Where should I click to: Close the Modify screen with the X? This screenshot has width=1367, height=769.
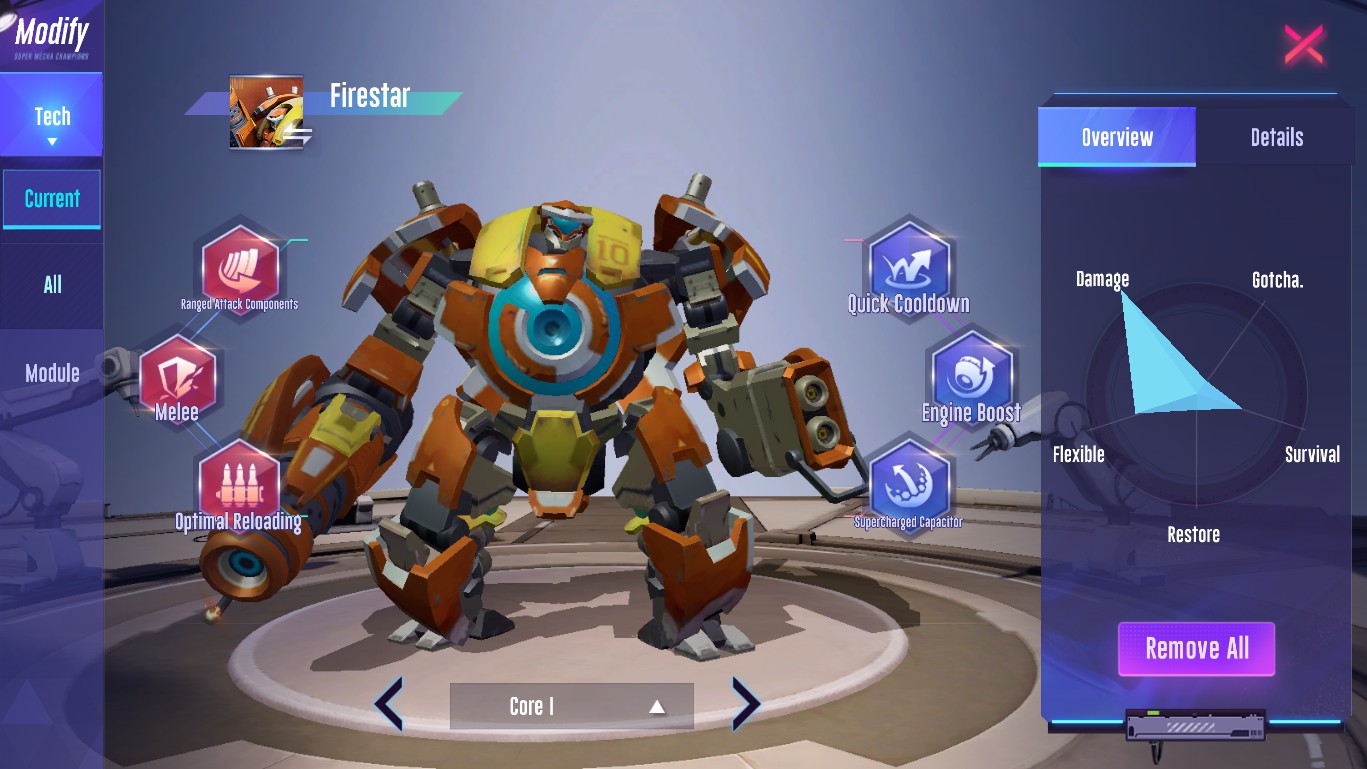(1303, 45)
